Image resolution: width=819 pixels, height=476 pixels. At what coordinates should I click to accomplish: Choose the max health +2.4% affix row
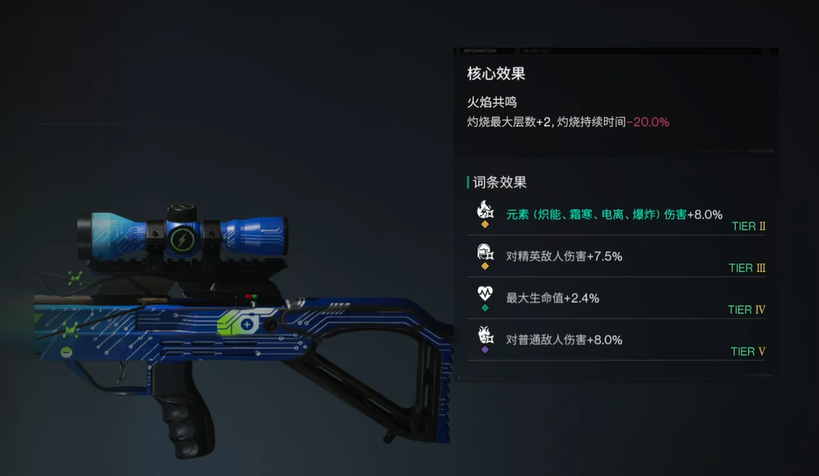(614, 298)
